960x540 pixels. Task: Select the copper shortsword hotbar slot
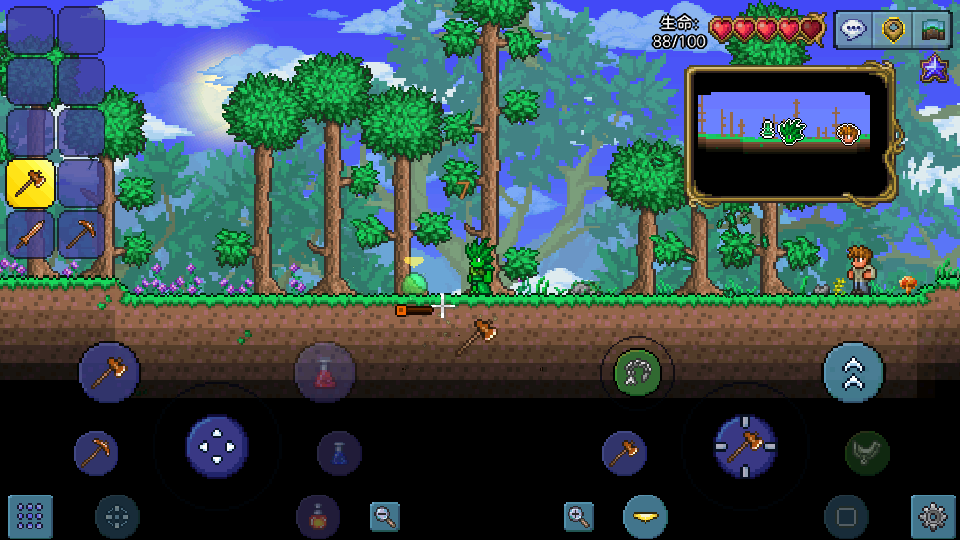[31, 234]
